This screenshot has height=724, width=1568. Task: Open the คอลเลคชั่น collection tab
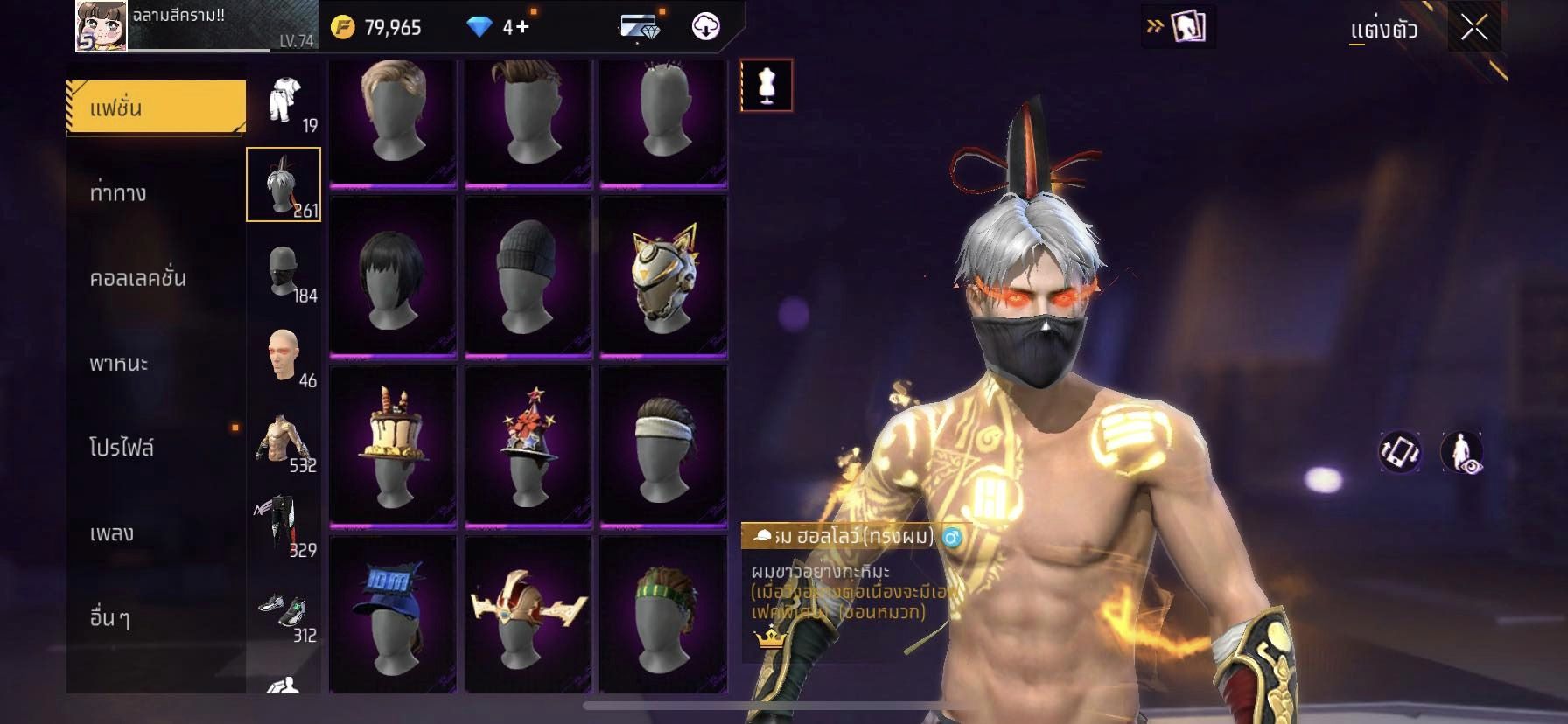(137, 277)
